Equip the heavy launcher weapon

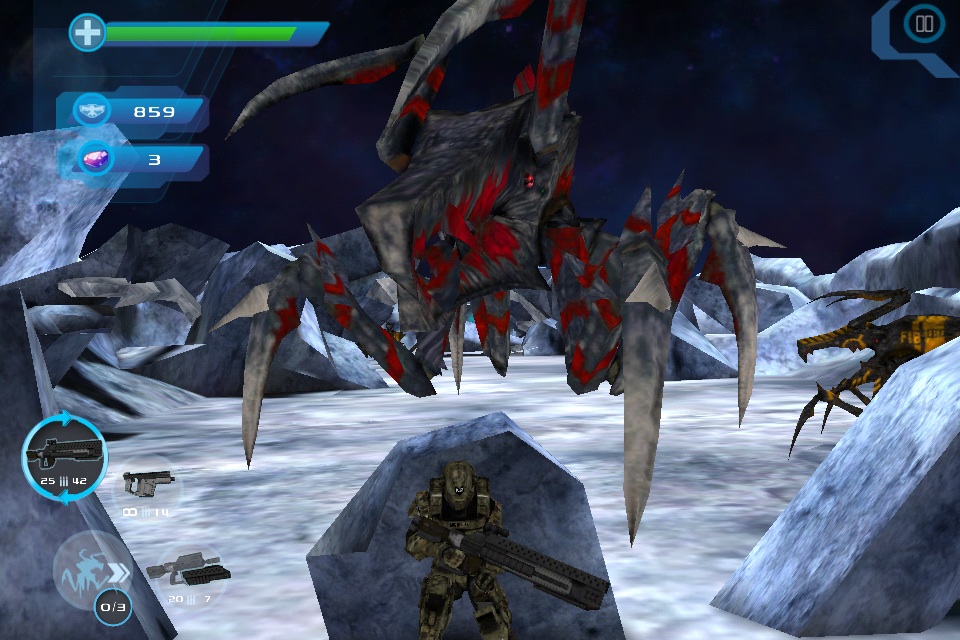pos(188,574)
